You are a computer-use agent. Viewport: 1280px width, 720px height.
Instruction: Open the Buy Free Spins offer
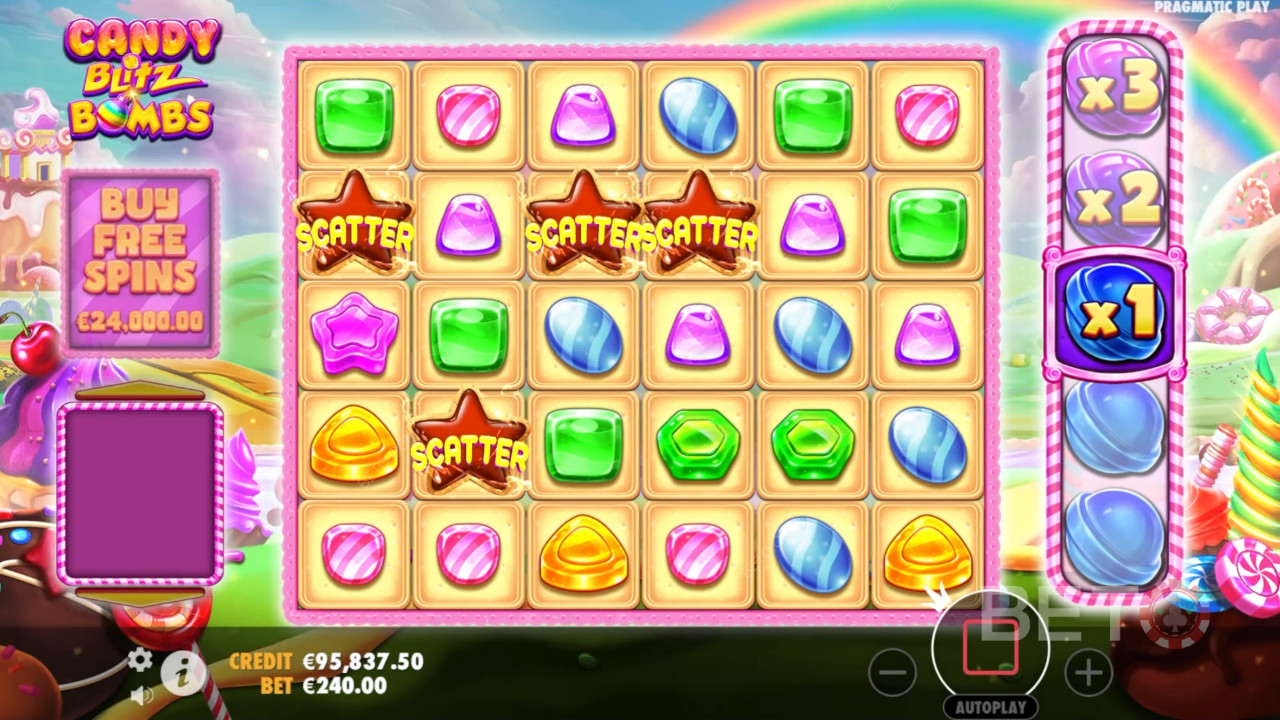tap(141, 261)
